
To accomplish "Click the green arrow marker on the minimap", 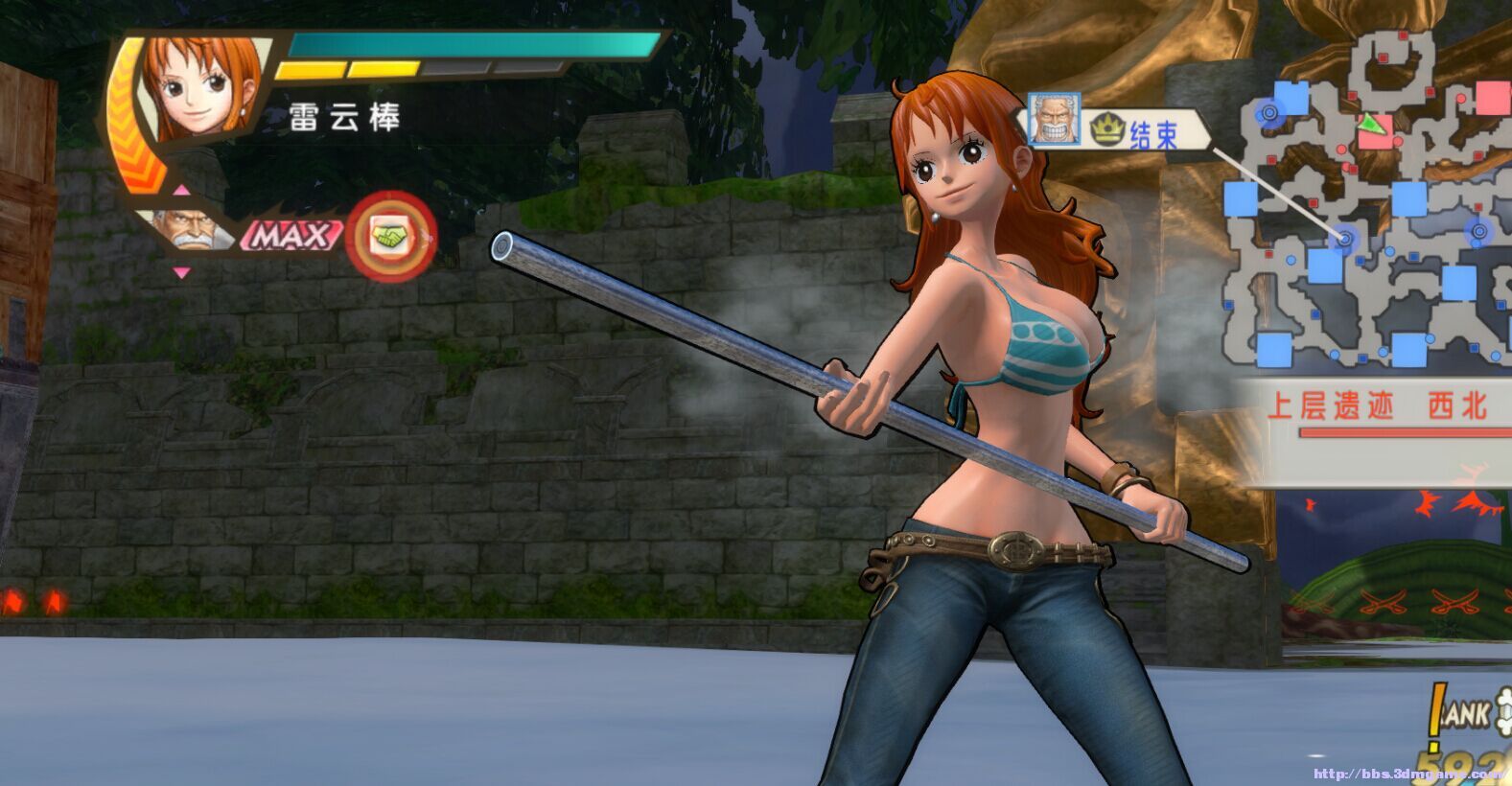I will click(1374, 124).
